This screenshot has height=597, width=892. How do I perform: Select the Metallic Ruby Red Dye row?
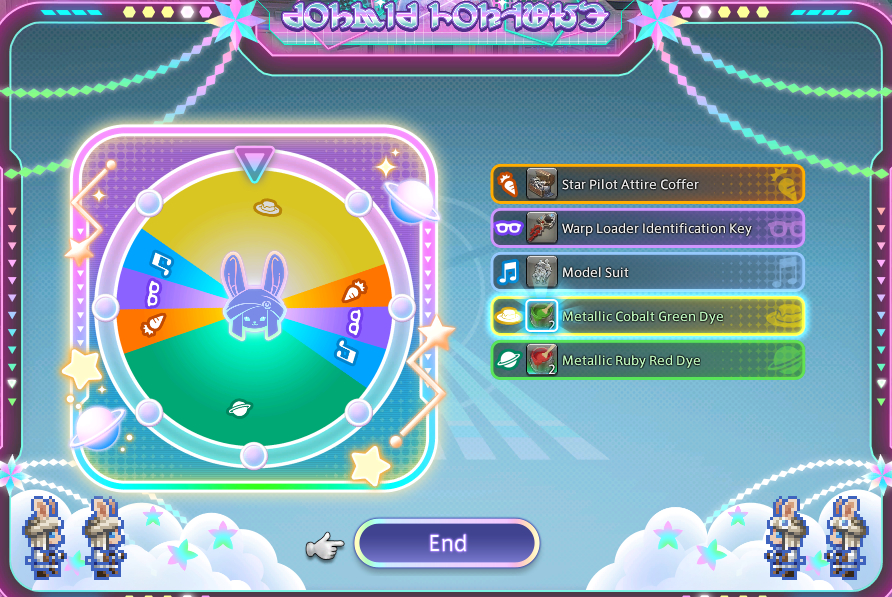pos(647,360)
